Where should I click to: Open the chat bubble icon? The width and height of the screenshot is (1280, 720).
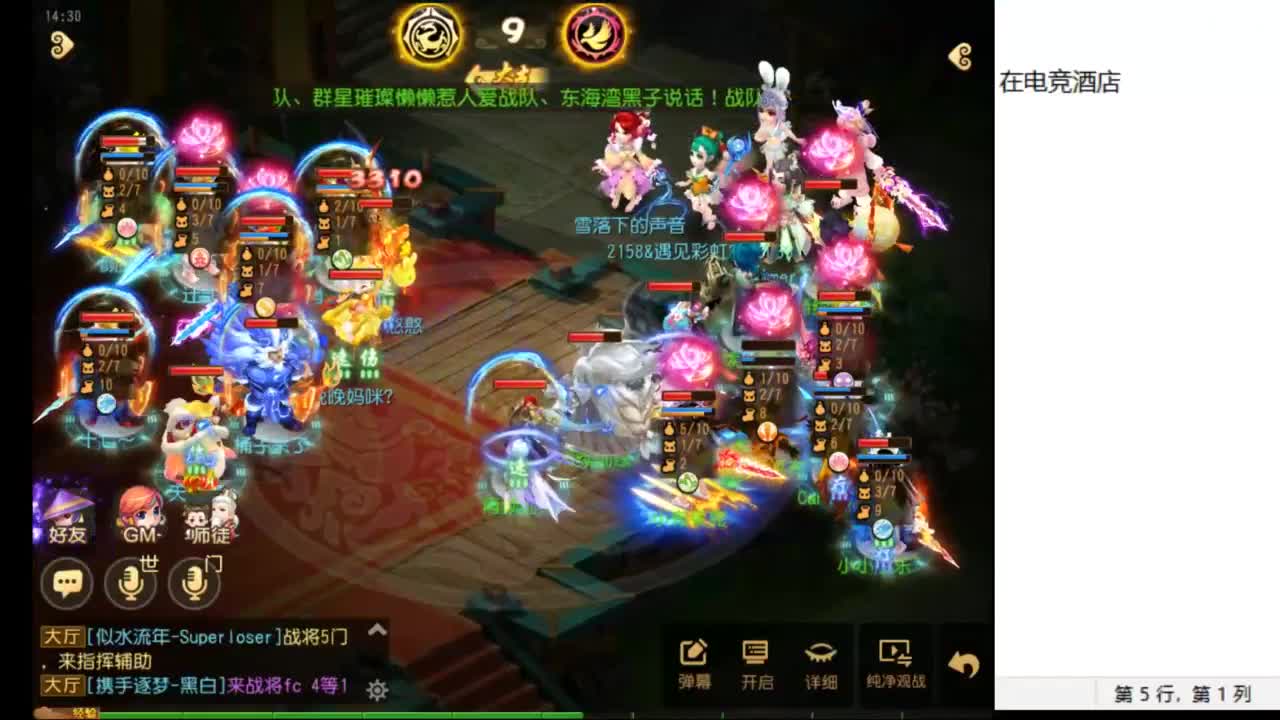click(x=68, y=581)
